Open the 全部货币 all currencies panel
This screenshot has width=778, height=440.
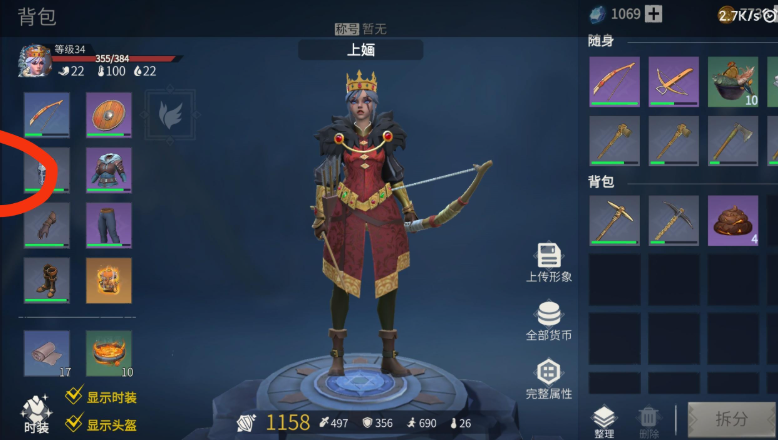pyautogui.click(x=549, y=321)
